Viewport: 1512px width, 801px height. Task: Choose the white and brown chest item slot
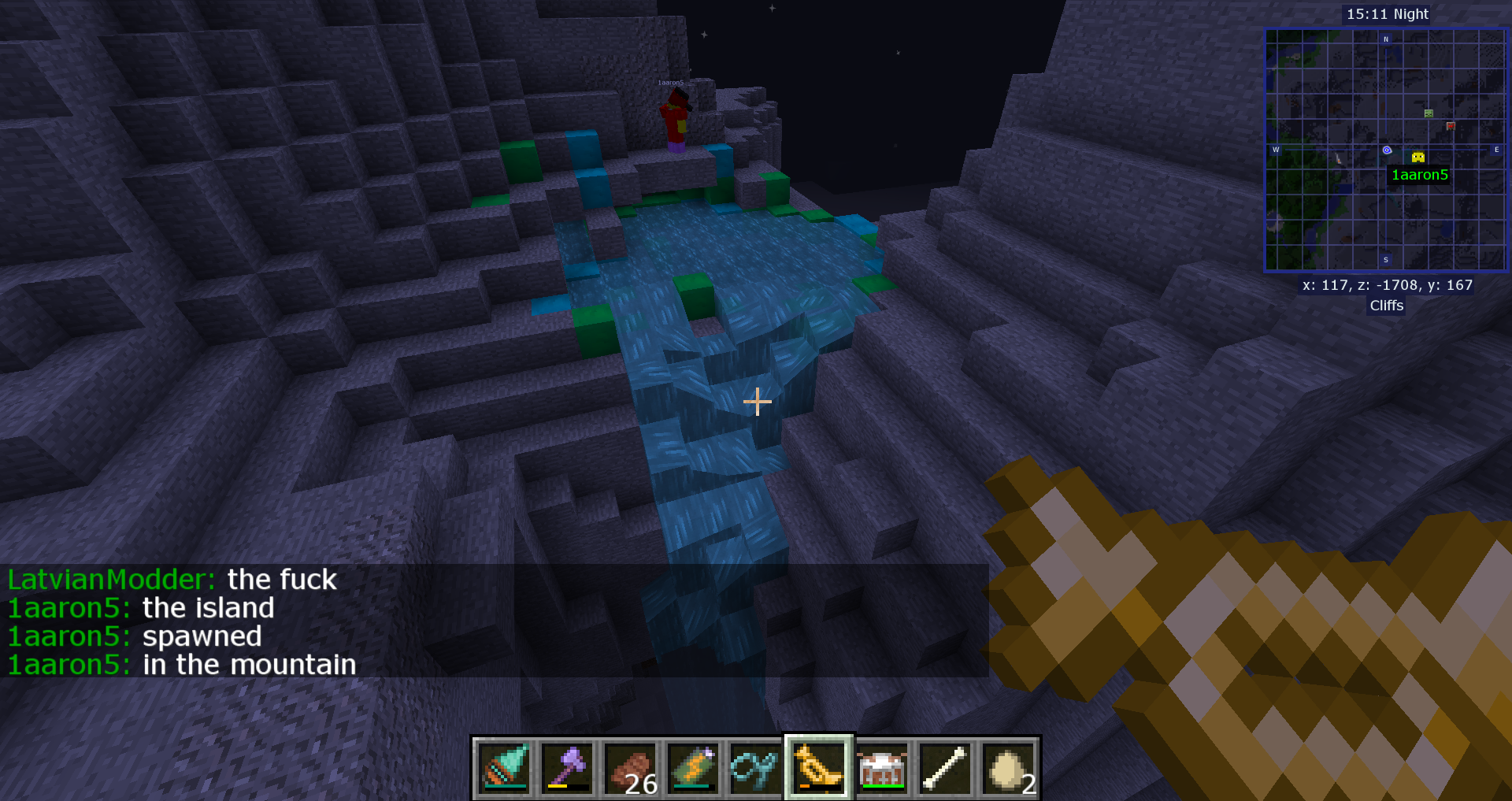click(882, 767)
